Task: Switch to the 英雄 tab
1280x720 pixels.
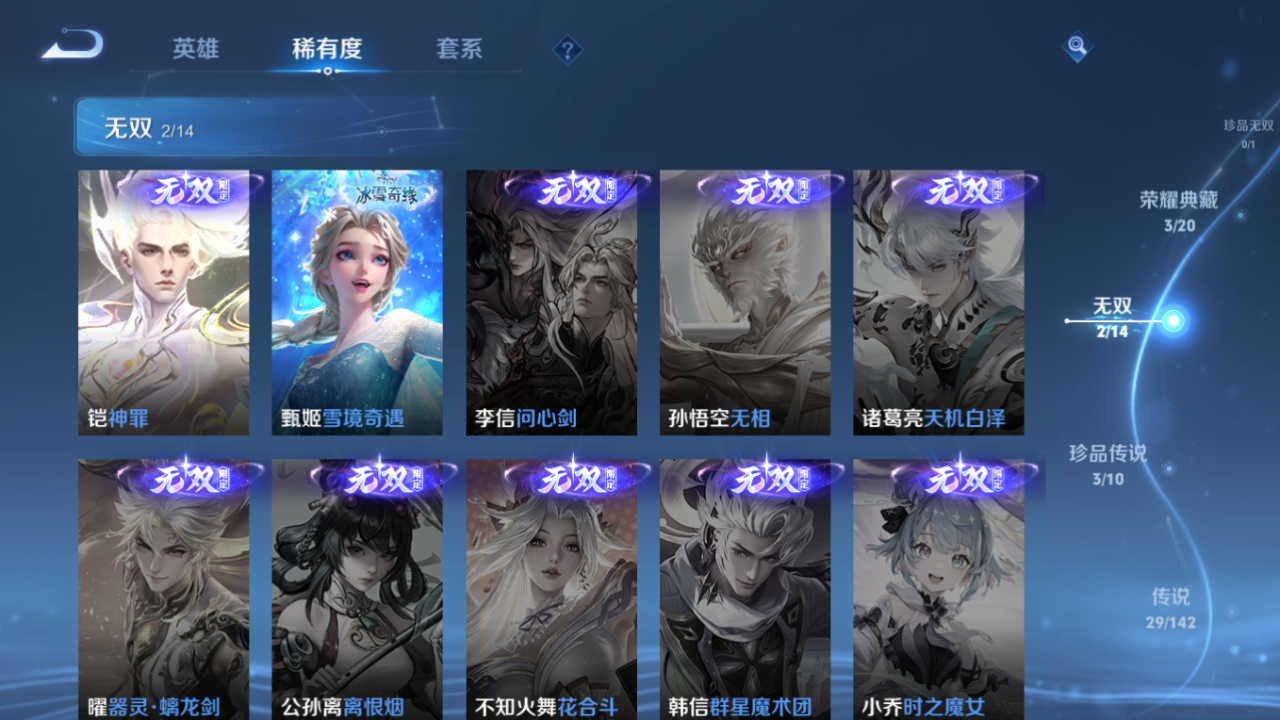Action: click(x=196, y=48)
